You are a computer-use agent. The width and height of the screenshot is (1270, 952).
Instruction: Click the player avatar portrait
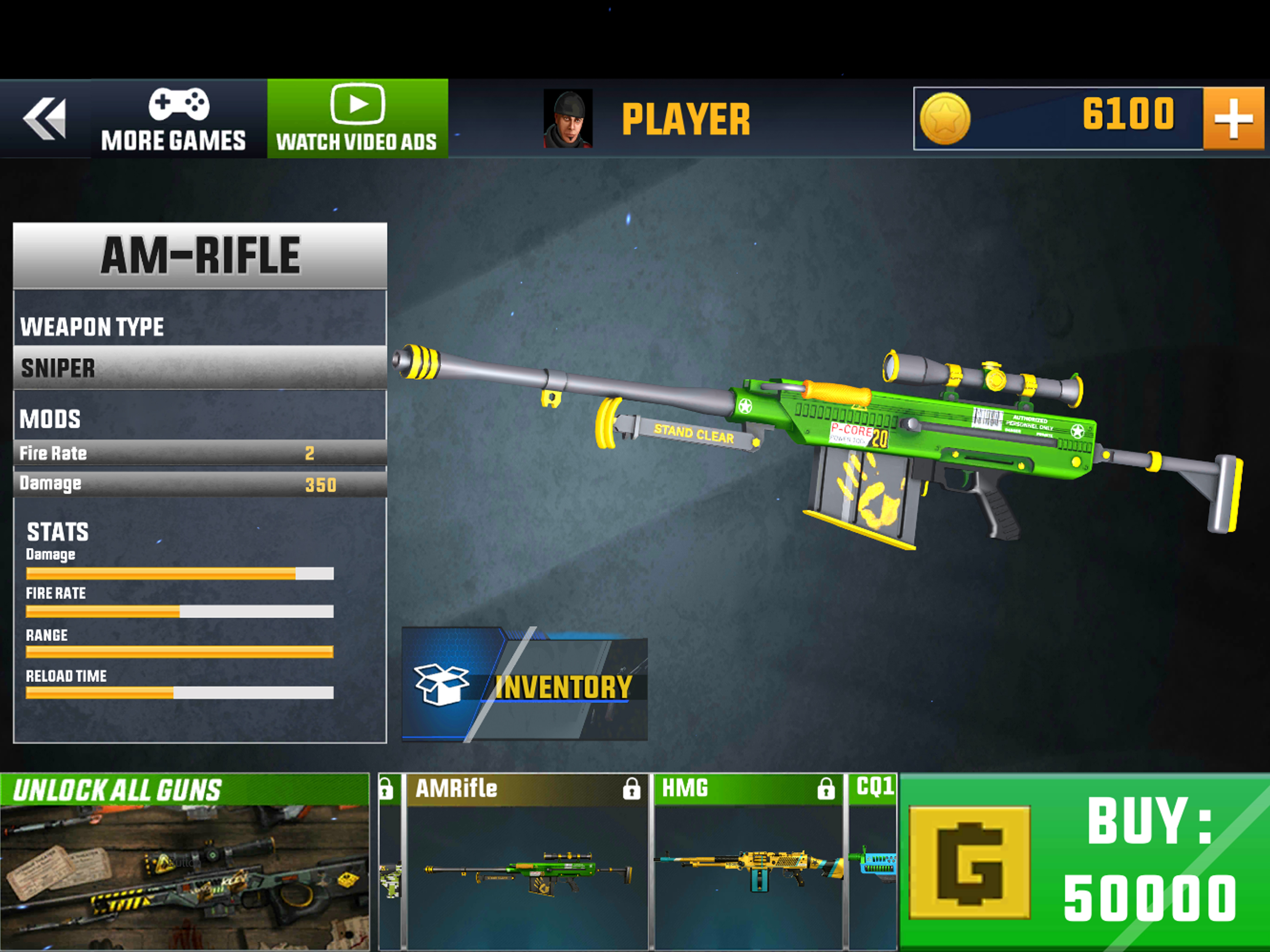(x=567, y=119)
